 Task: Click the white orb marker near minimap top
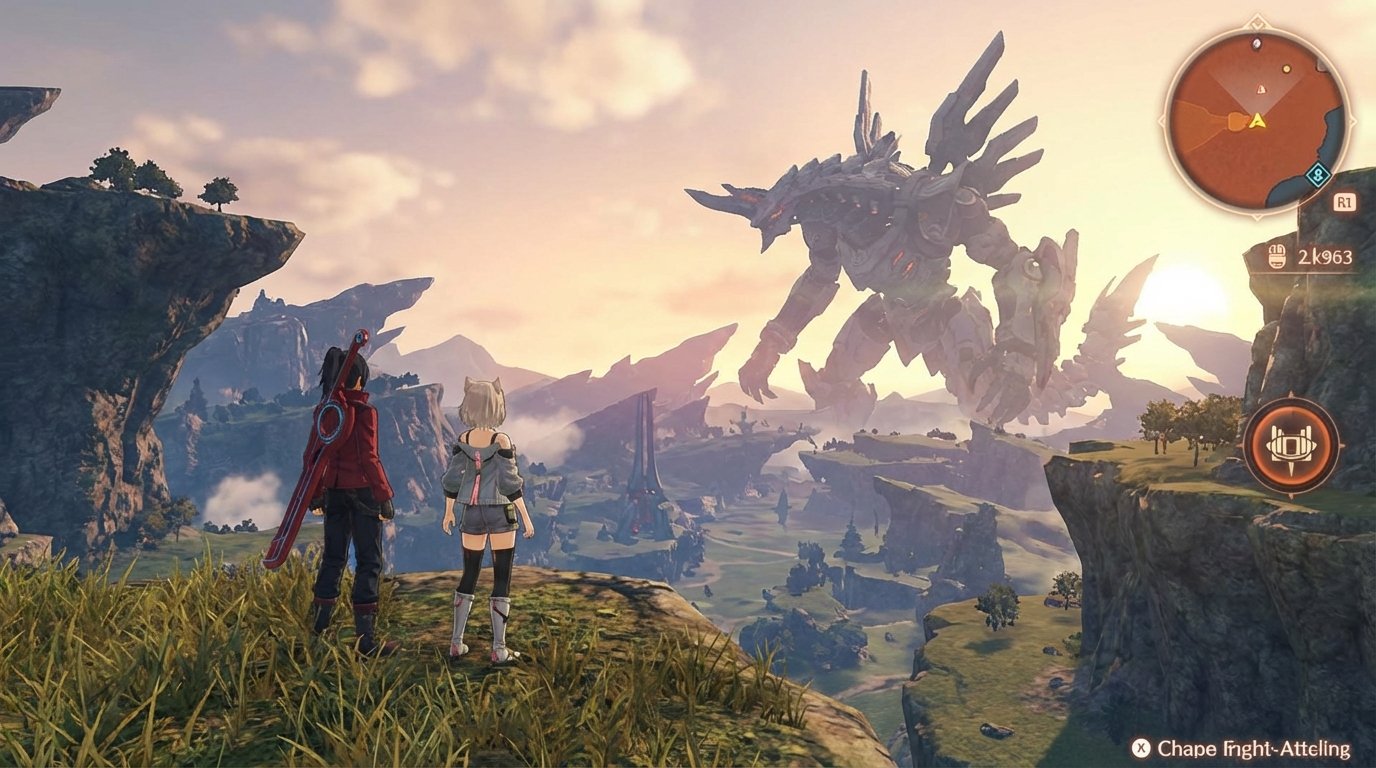[x=1257, y=44]
